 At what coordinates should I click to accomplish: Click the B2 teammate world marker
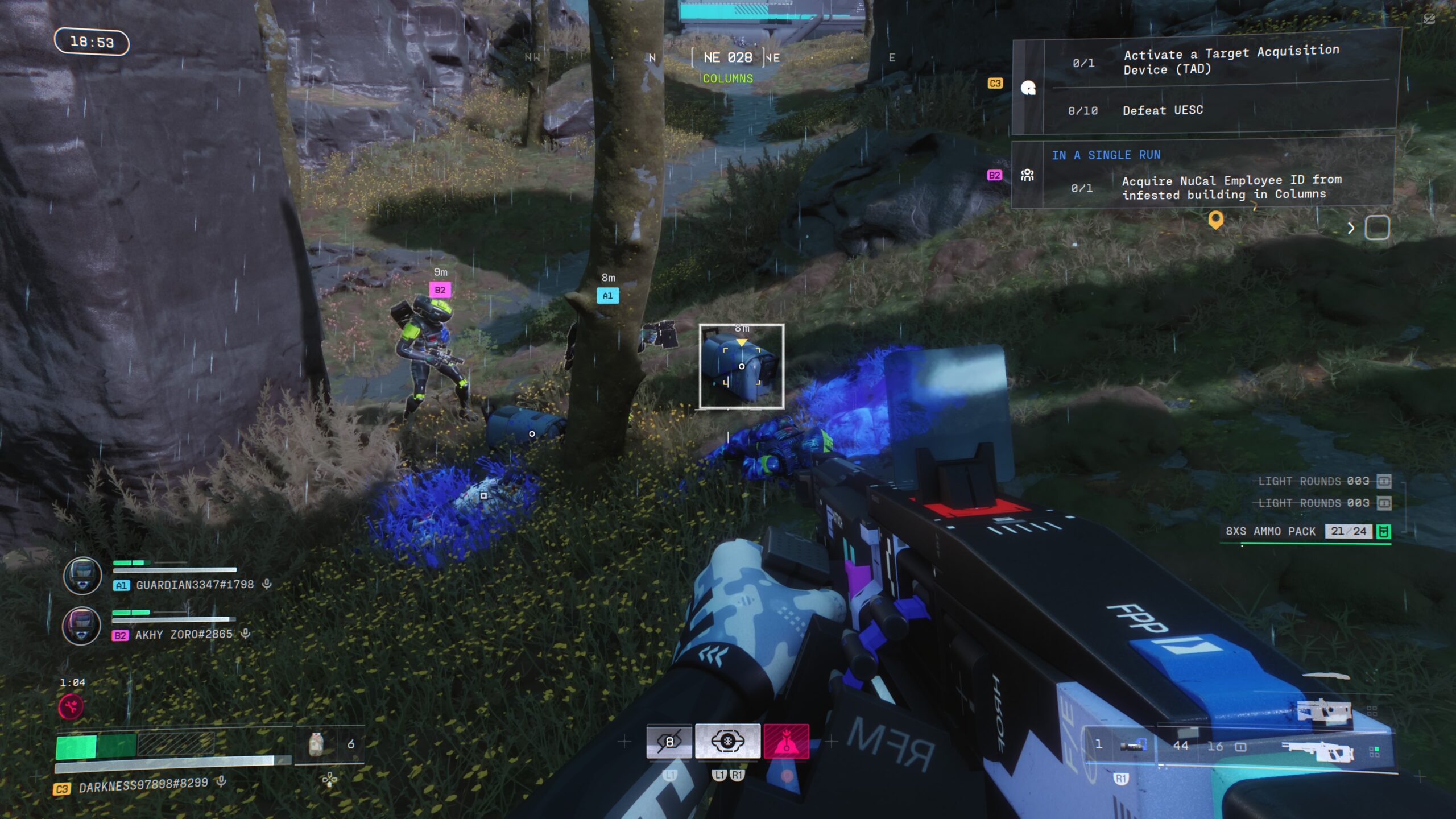tap(440, 290)
